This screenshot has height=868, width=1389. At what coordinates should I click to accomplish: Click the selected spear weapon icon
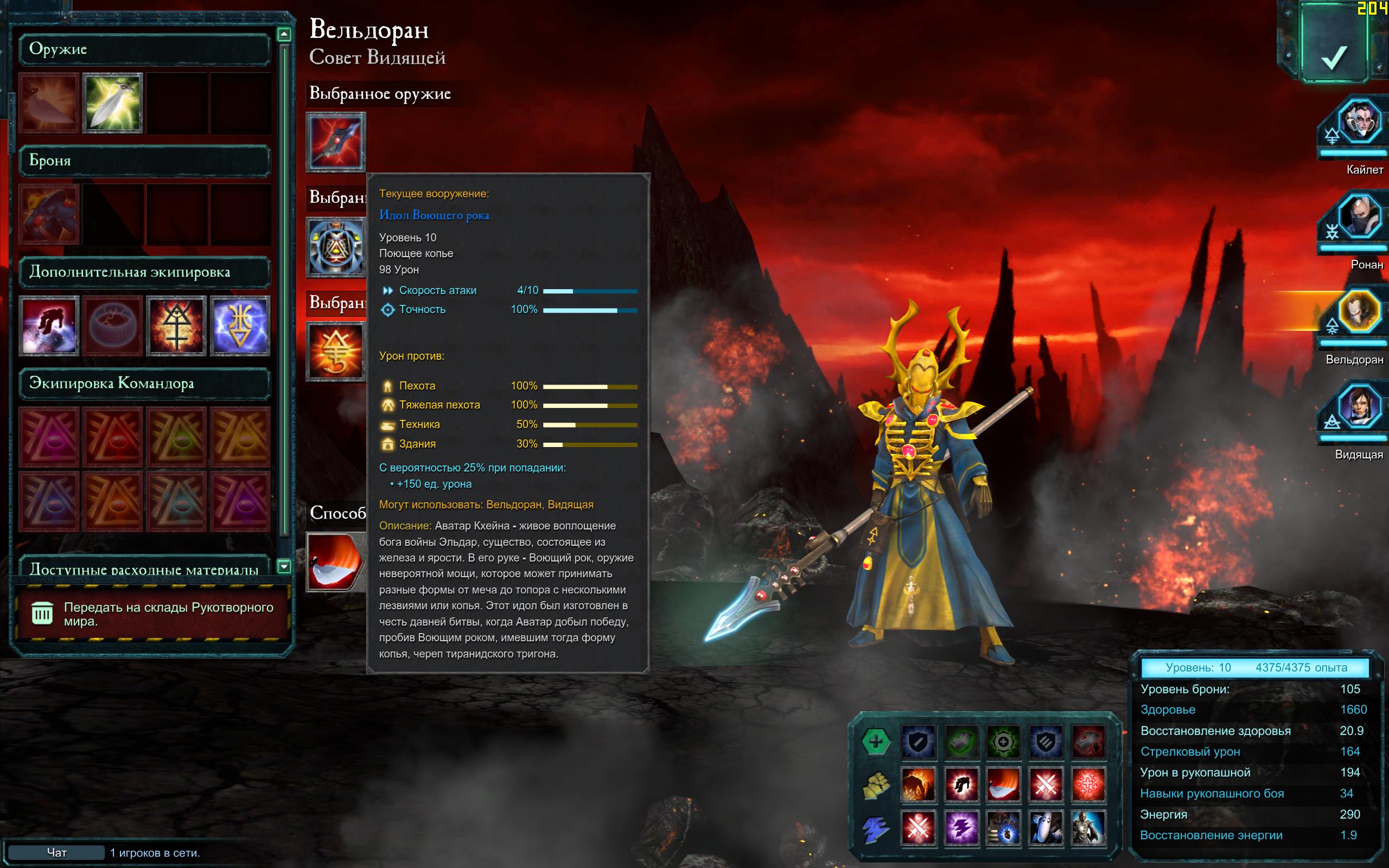336,142
